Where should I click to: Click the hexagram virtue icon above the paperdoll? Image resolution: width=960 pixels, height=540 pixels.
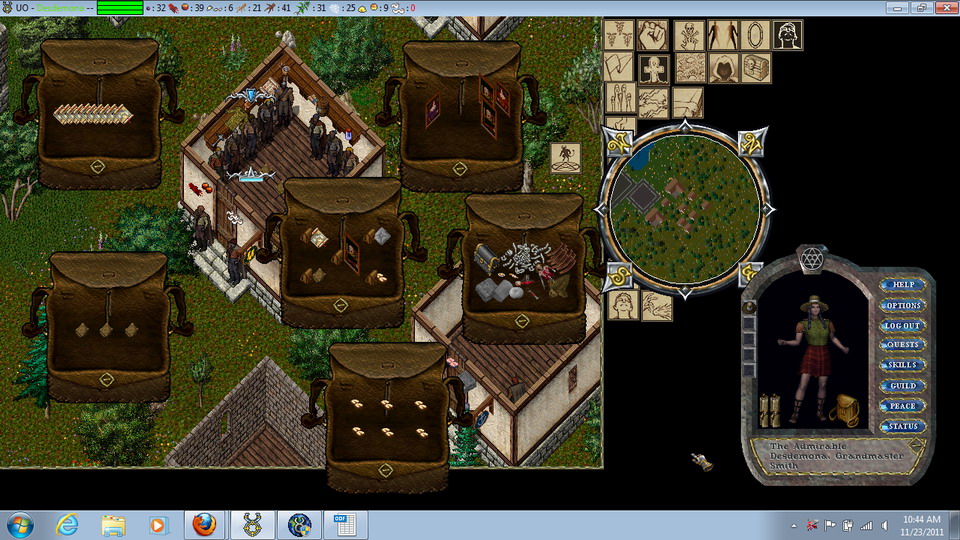[x=811, y=260]
